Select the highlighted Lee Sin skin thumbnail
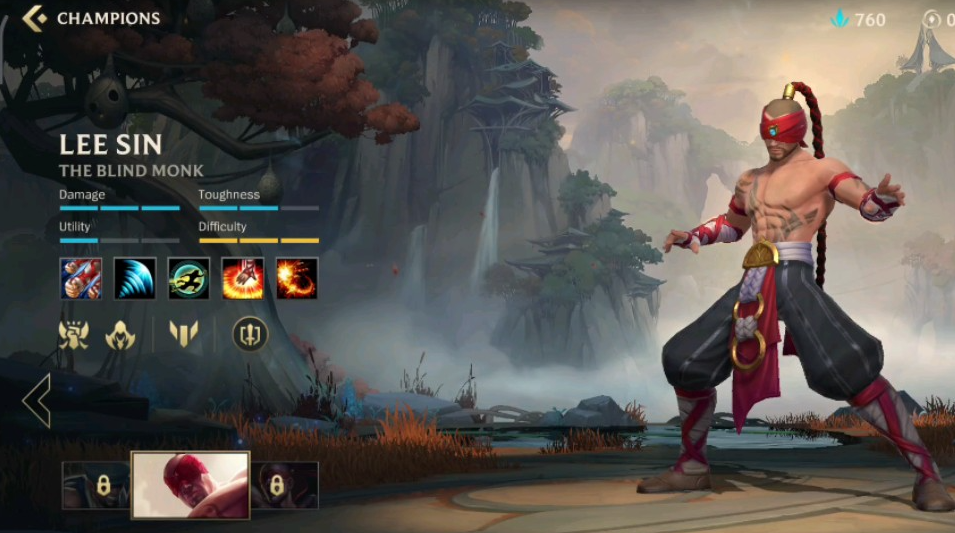 click(x=190, y=485)
